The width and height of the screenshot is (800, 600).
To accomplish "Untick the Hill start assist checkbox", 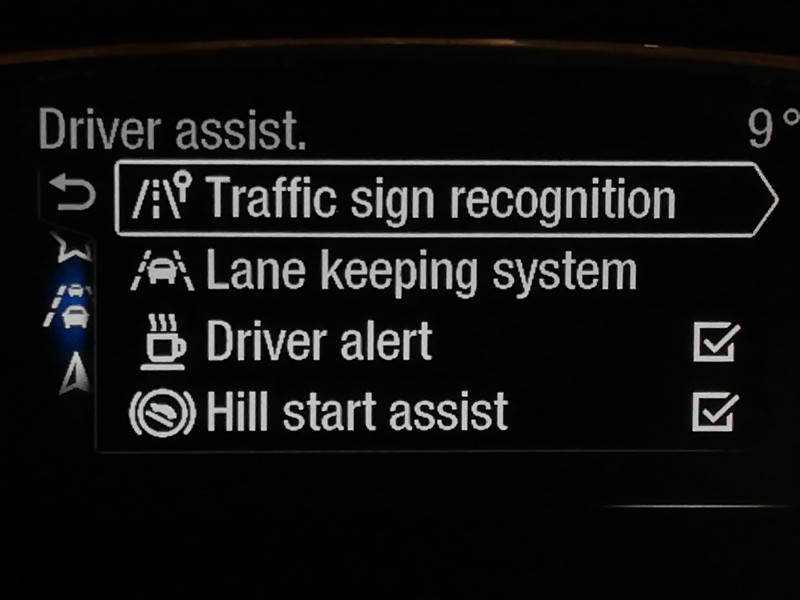I will coord(716,410).
